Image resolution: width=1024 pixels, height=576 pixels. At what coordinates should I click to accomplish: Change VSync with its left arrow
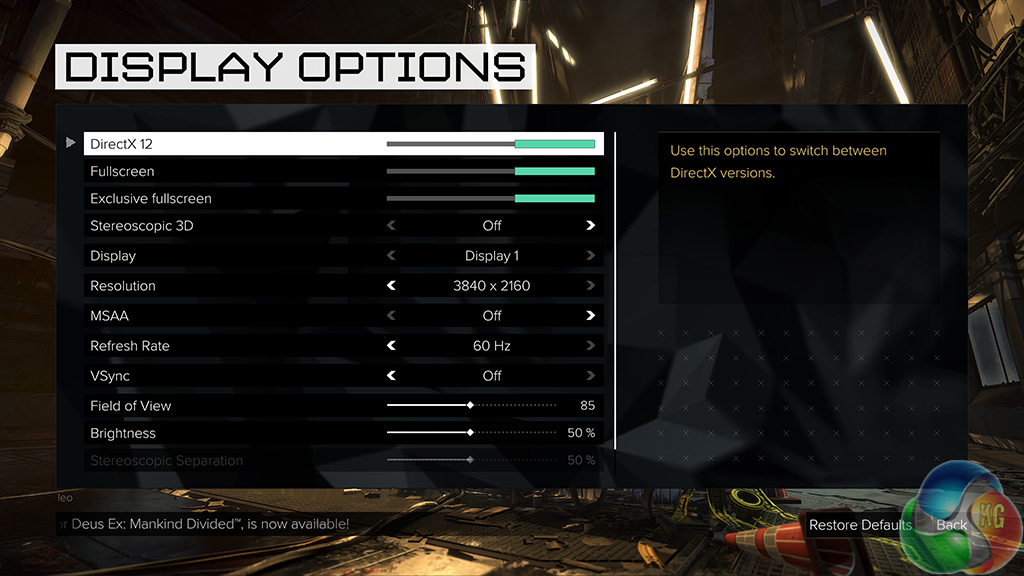point(391,376)
